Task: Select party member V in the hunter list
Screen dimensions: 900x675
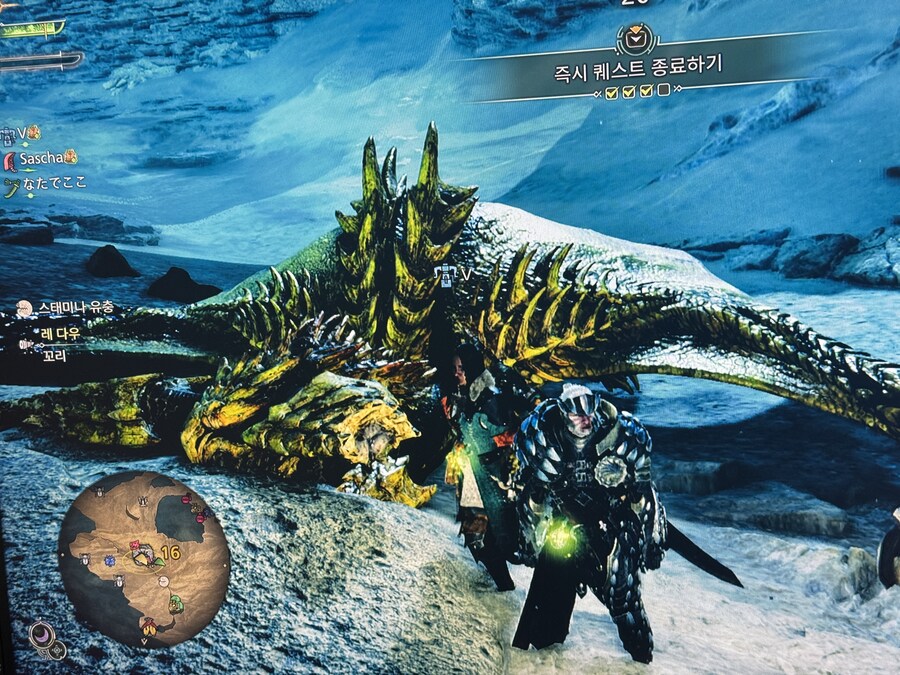Action: click(21, 132)
